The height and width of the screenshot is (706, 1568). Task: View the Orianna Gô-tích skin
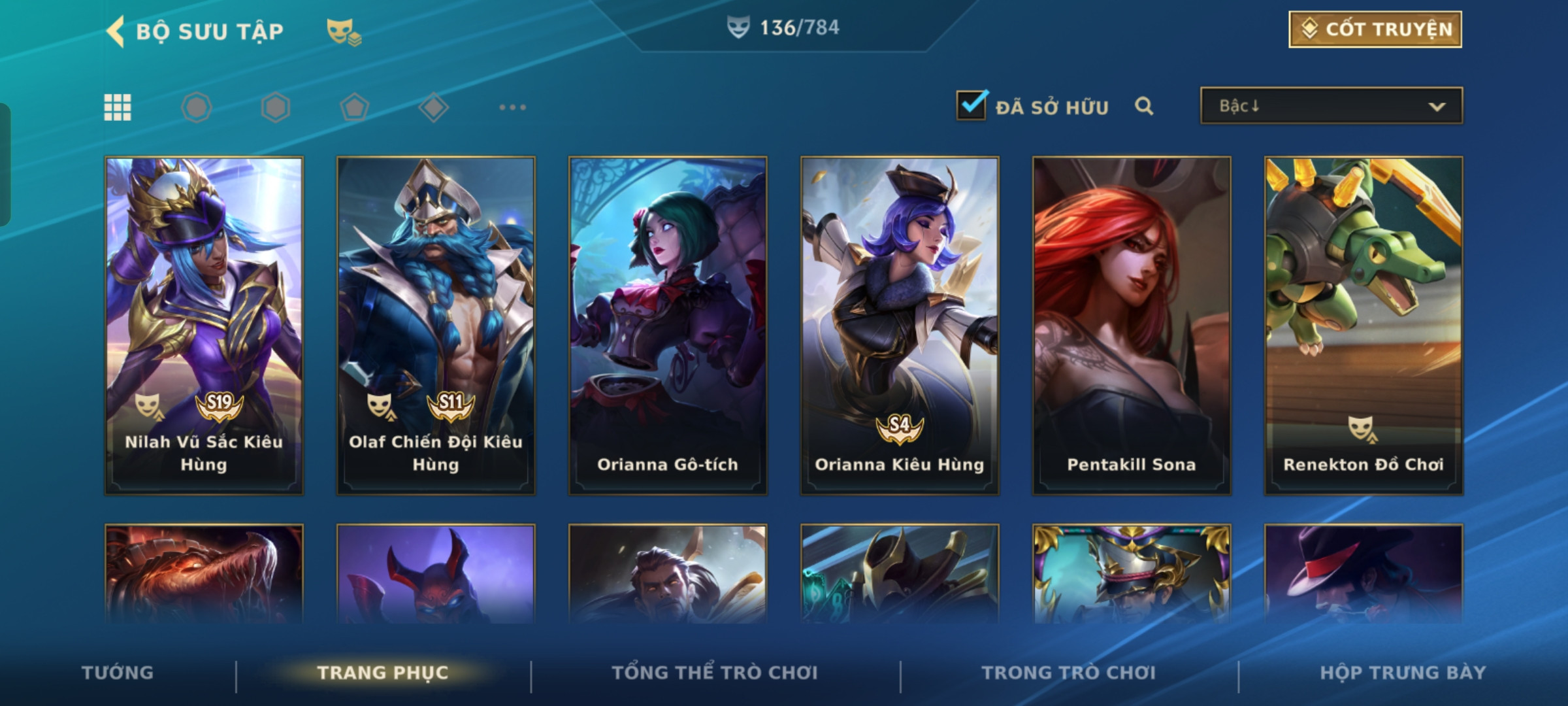point(668,325)
